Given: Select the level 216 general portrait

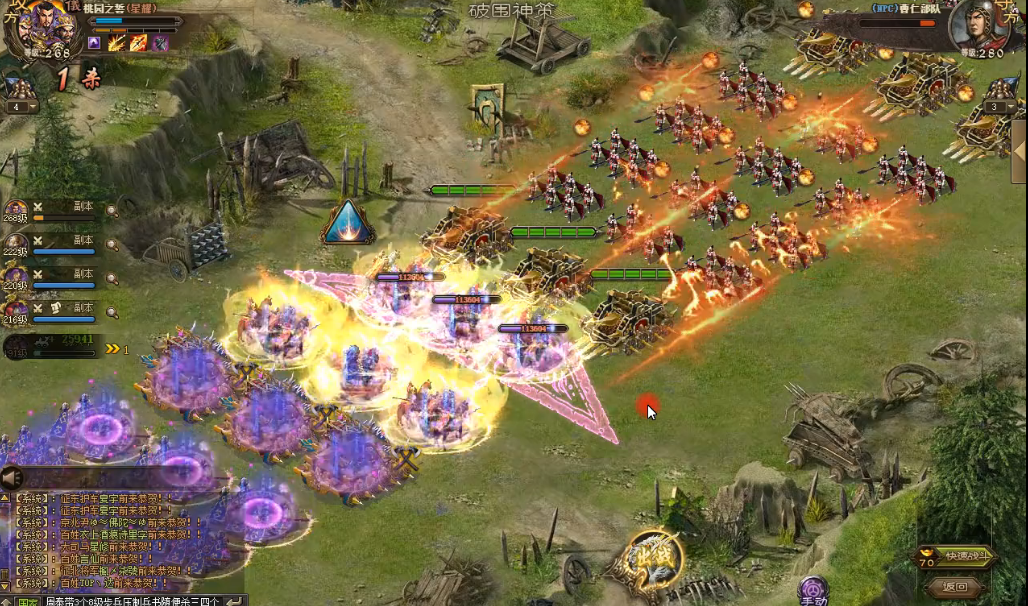Looking at the screenshot, I should [15, 309].
